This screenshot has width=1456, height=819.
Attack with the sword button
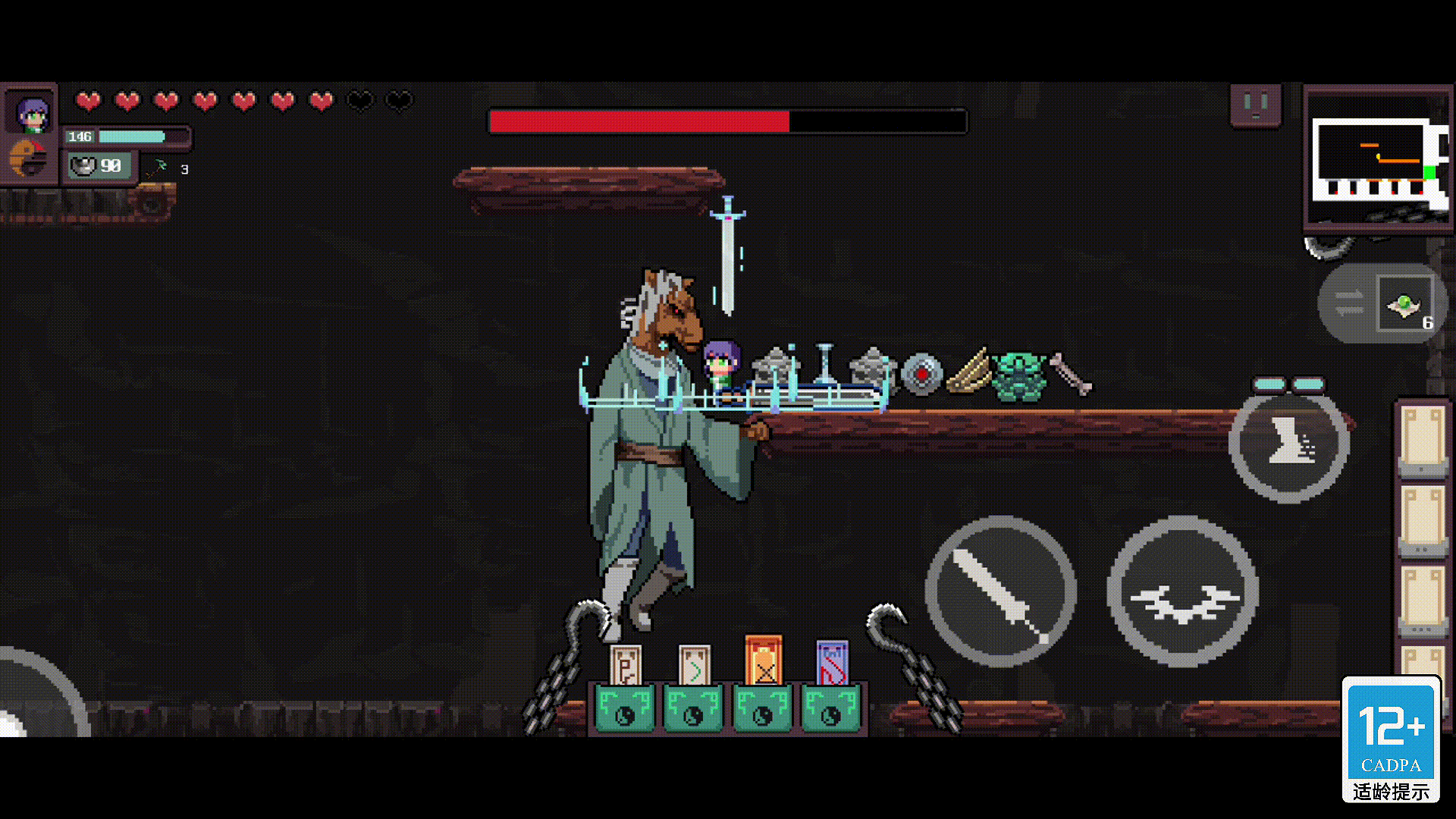tap(1000, 591)
